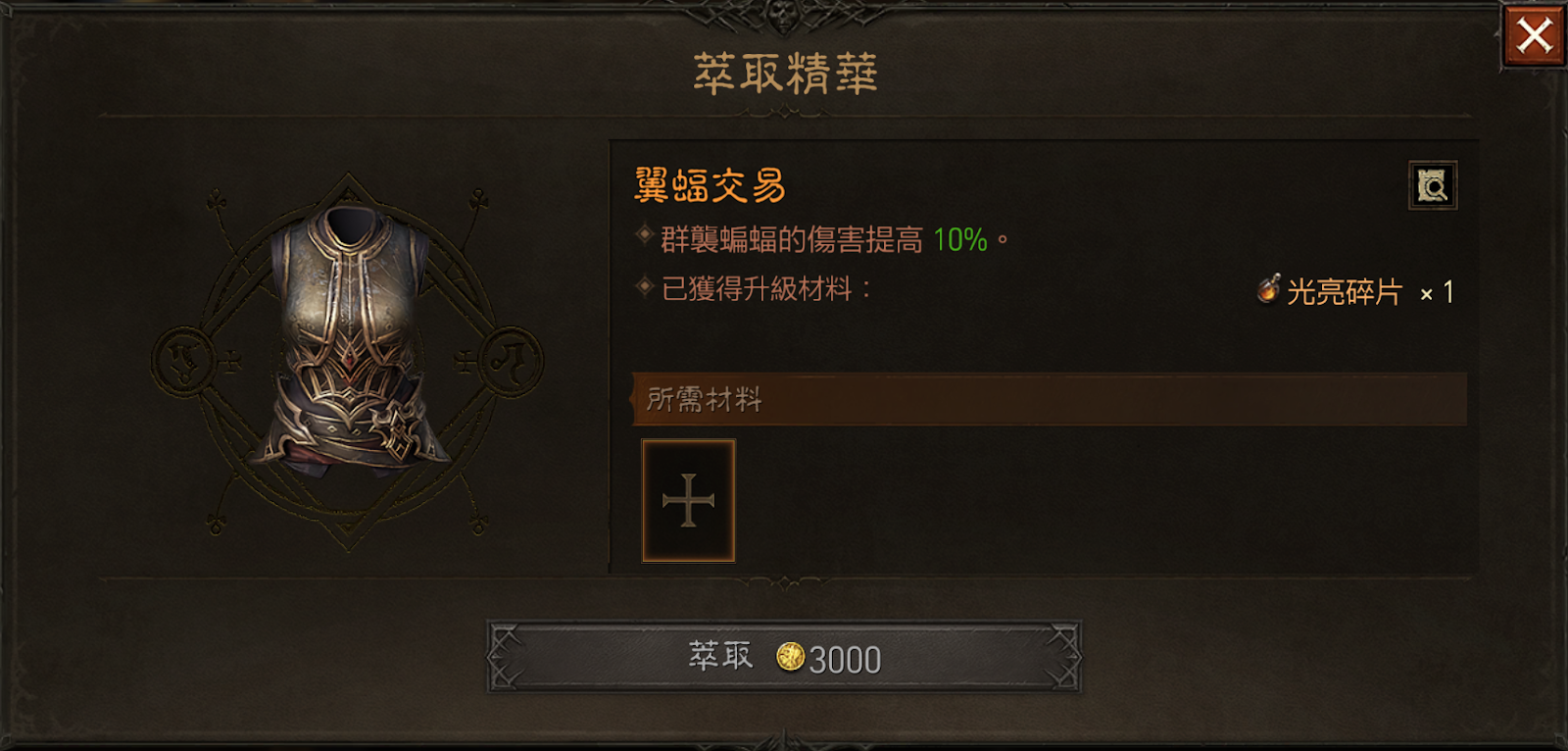
Task: Click the 光亮碎片 shard material icon
Action: tap(1270, 289)
